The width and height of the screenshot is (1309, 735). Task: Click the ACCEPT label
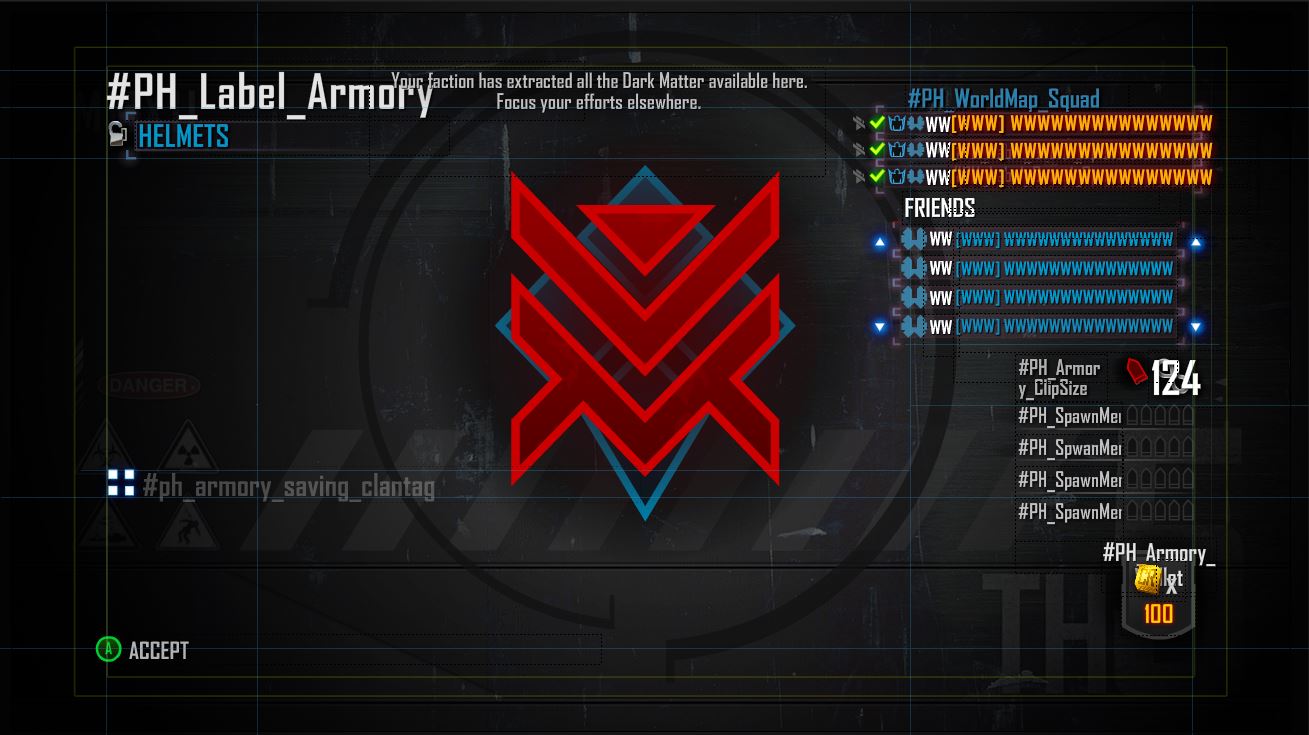pyautogui.click(x=158, y=650)
